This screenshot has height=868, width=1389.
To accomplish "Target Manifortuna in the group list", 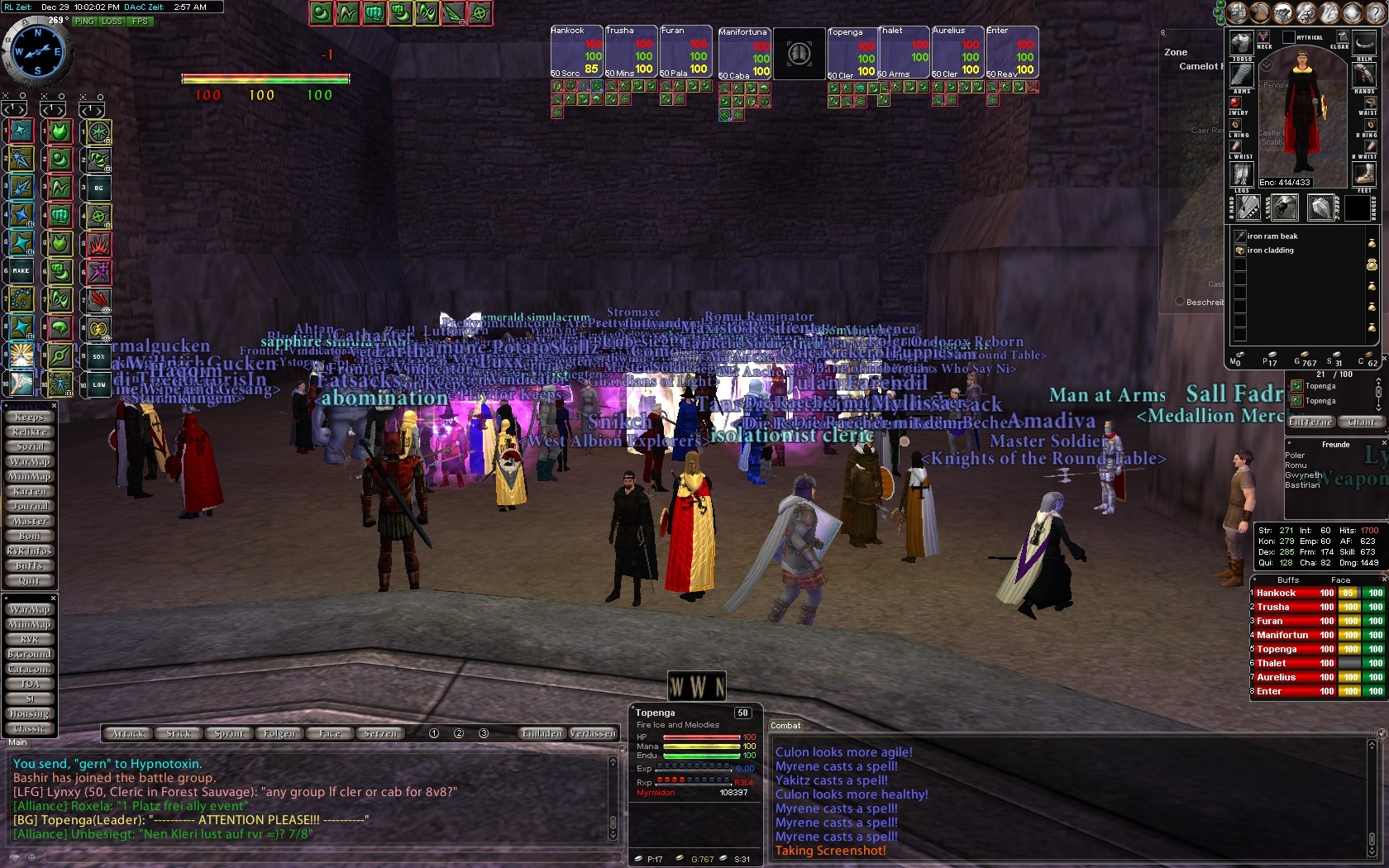I will click(x=1282, y=635).
